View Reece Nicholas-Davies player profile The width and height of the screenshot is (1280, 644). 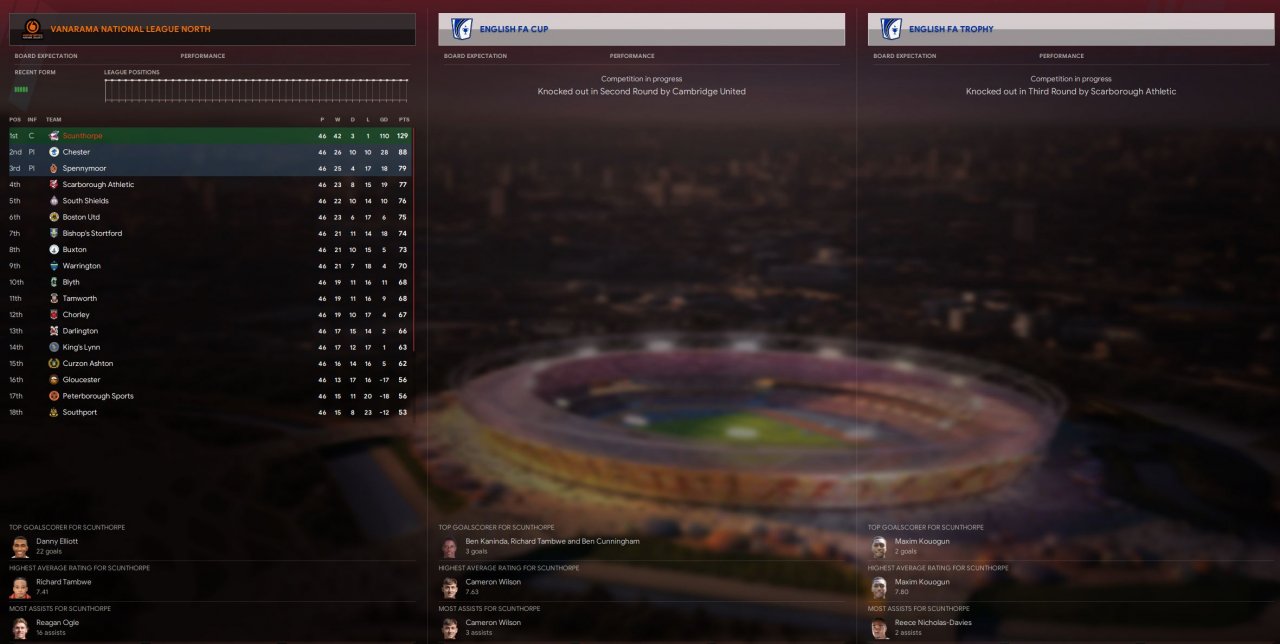click(932, 622)
